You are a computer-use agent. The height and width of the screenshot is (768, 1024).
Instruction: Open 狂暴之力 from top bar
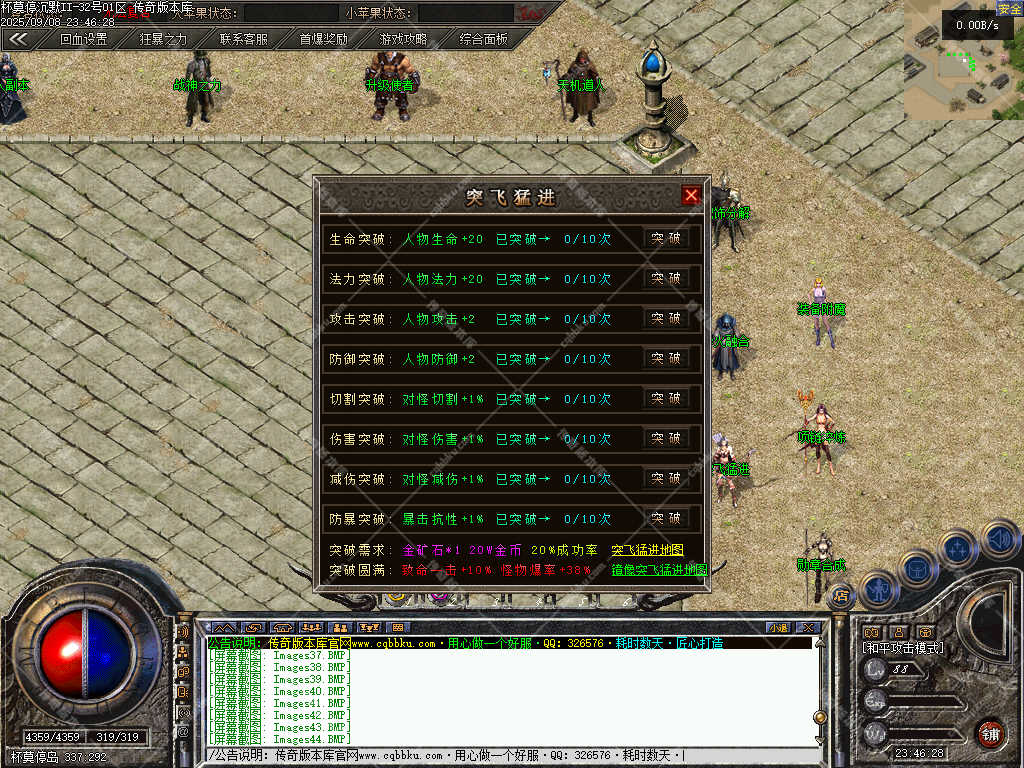point(163,40)
